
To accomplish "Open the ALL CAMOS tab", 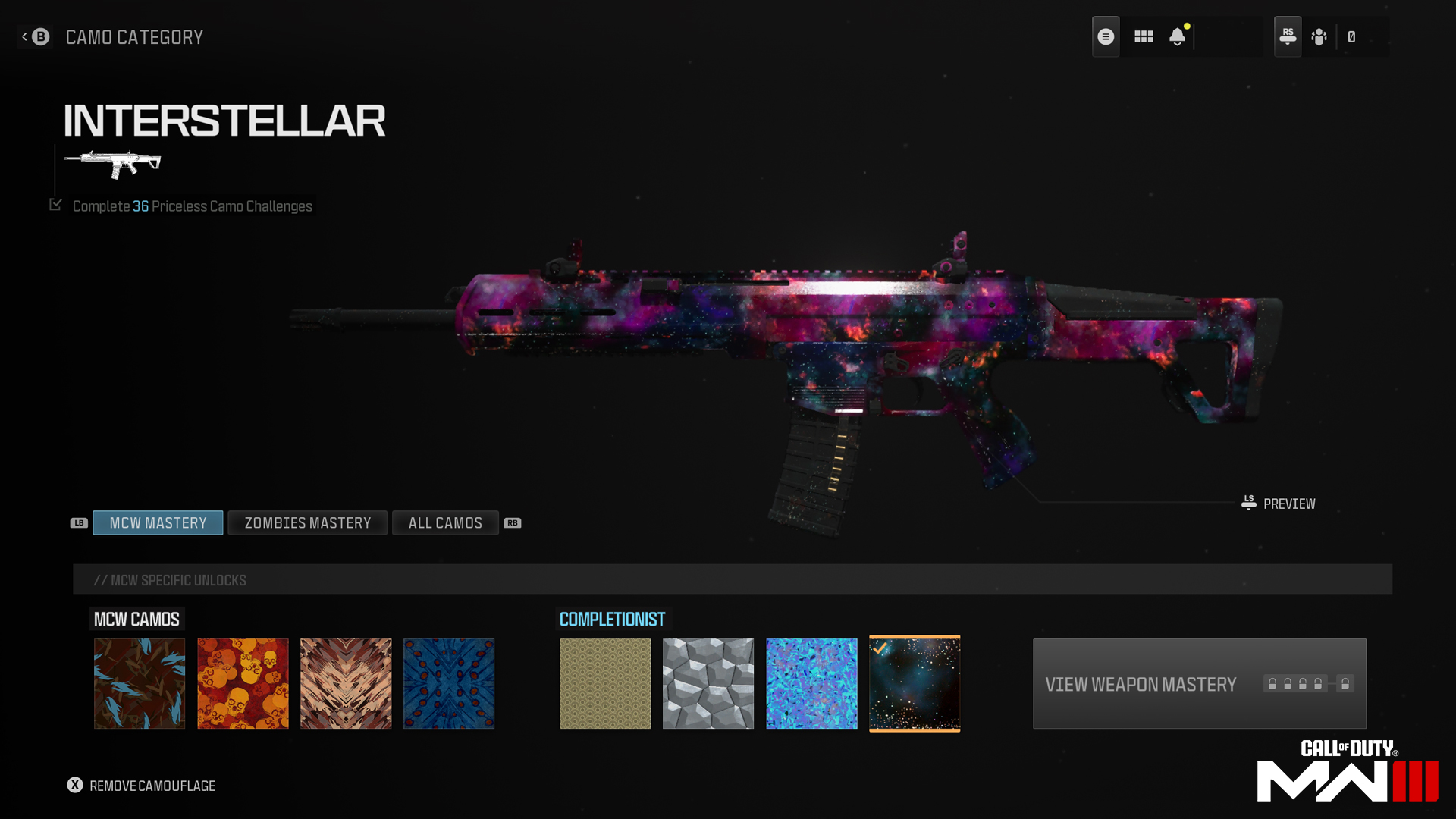I will pos(444,522).
